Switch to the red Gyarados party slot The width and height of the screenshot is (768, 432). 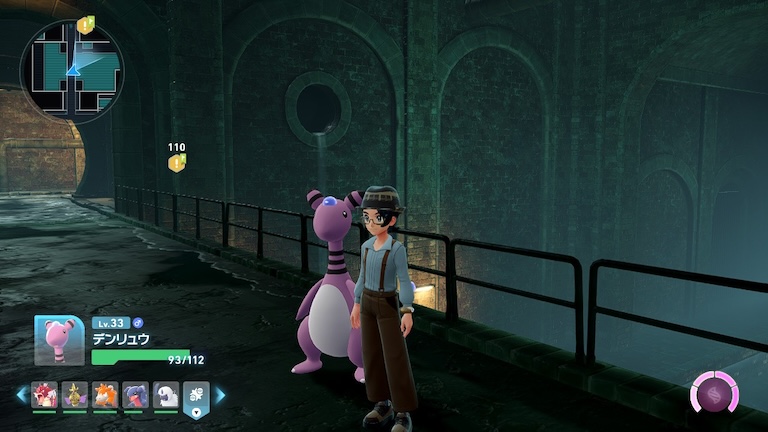[x=44, y=396]
